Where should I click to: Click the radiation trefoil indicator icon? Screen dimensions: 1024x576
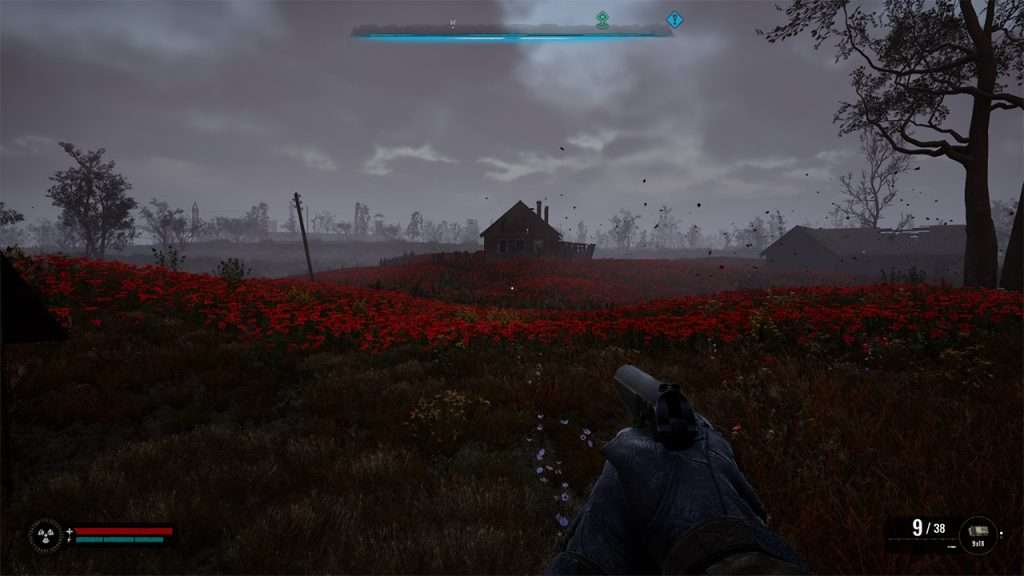[45, 534]
